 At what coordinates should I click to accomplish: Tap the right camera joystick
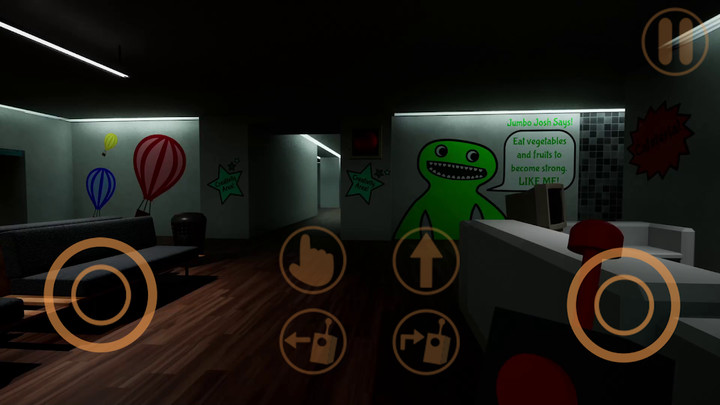pyautogui.click(x=623, y=303)
